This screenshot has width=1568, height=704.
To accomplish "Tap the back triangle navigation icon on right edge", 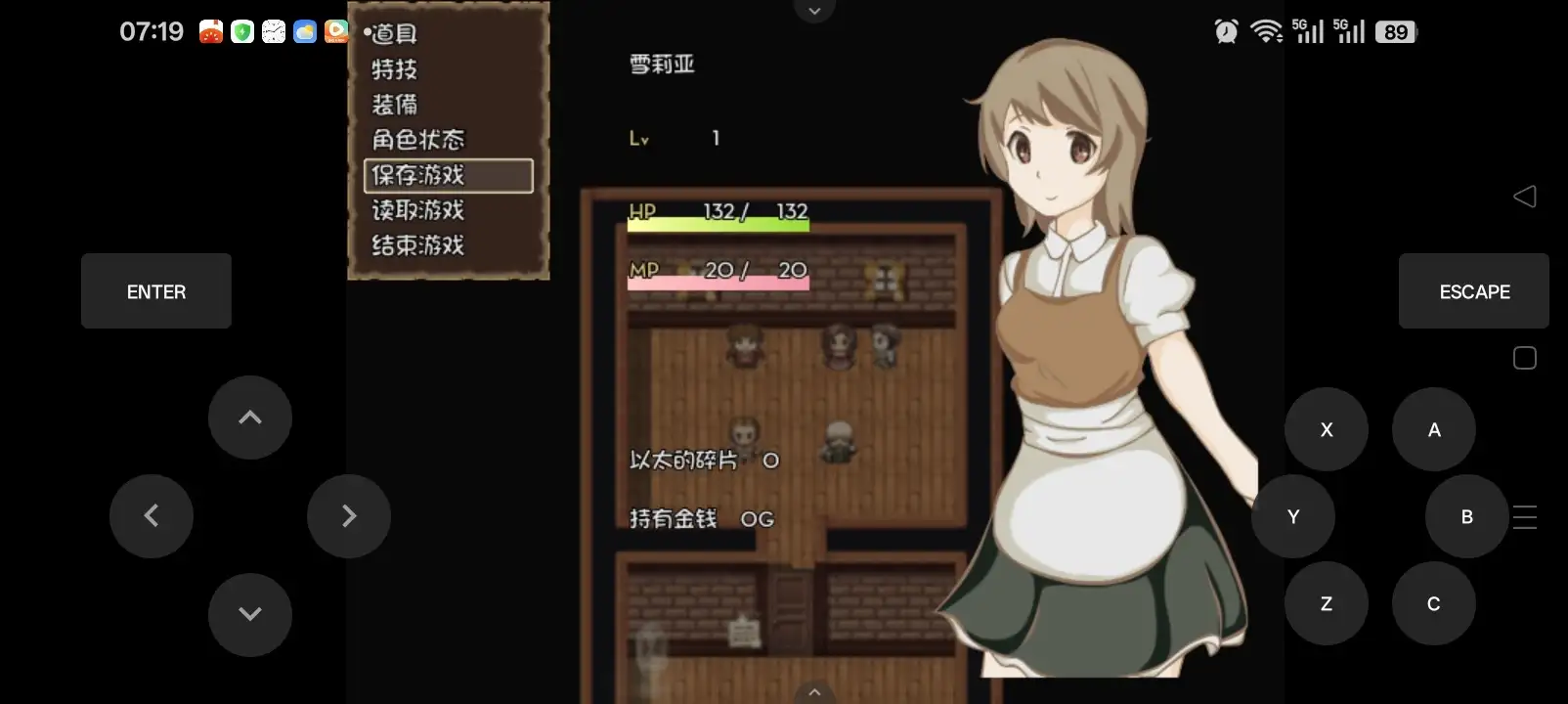I will click(1525, 196).
